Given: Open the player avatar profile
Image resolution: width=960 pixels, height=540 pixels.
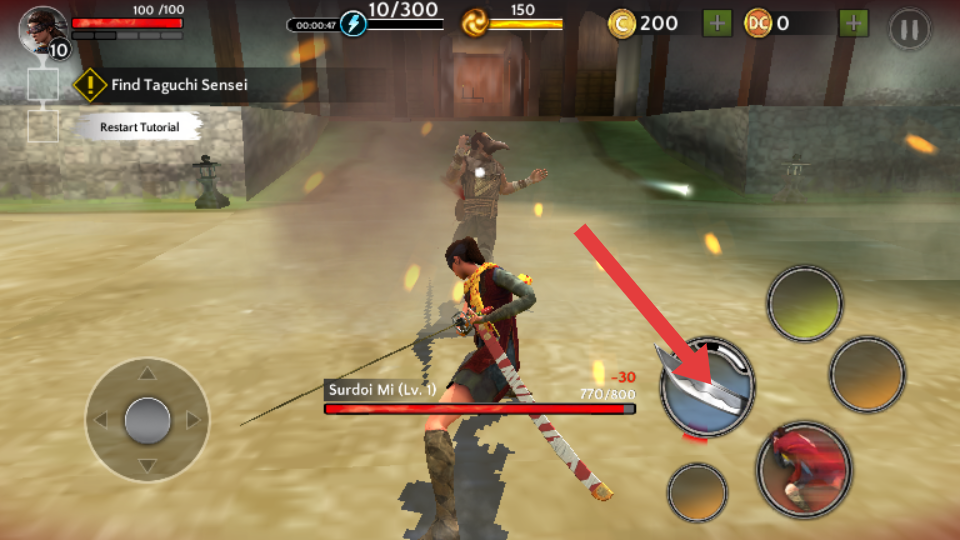Looking at the screenshot, I should (42, 28).
